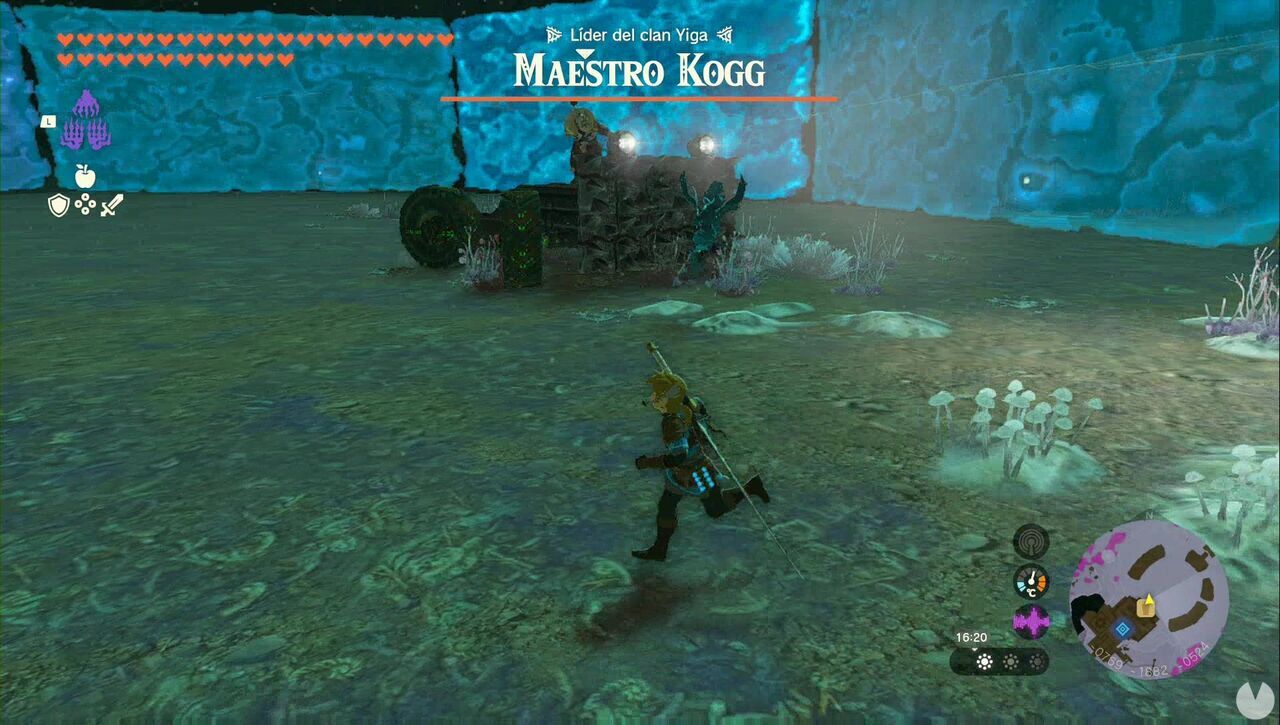This screenshot has height=725, width=1280.
Task: Click the second weather forecast icon
Action: [x=1010, y=662]
